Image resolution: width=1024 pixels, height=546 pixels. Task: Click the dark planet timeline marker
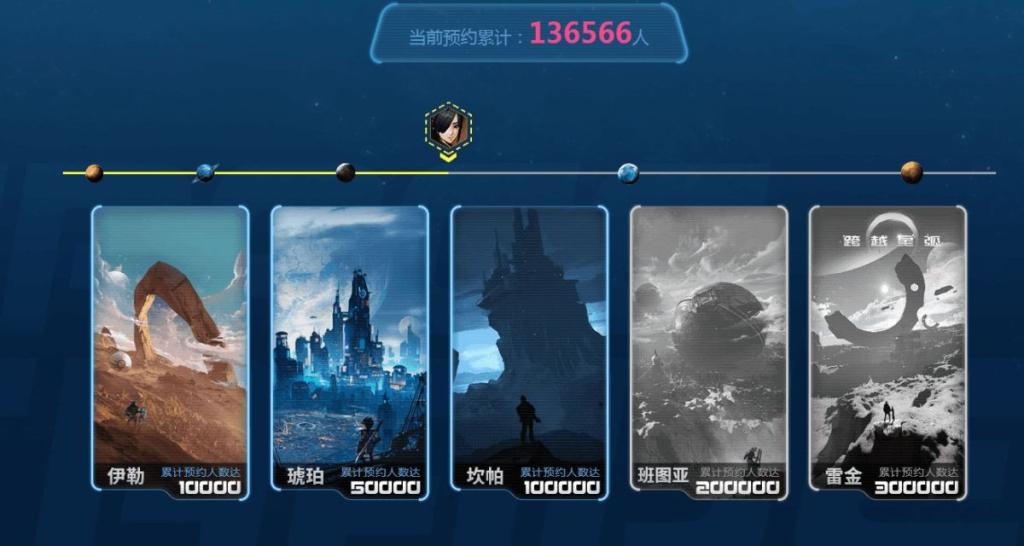(x=345, y=173)
